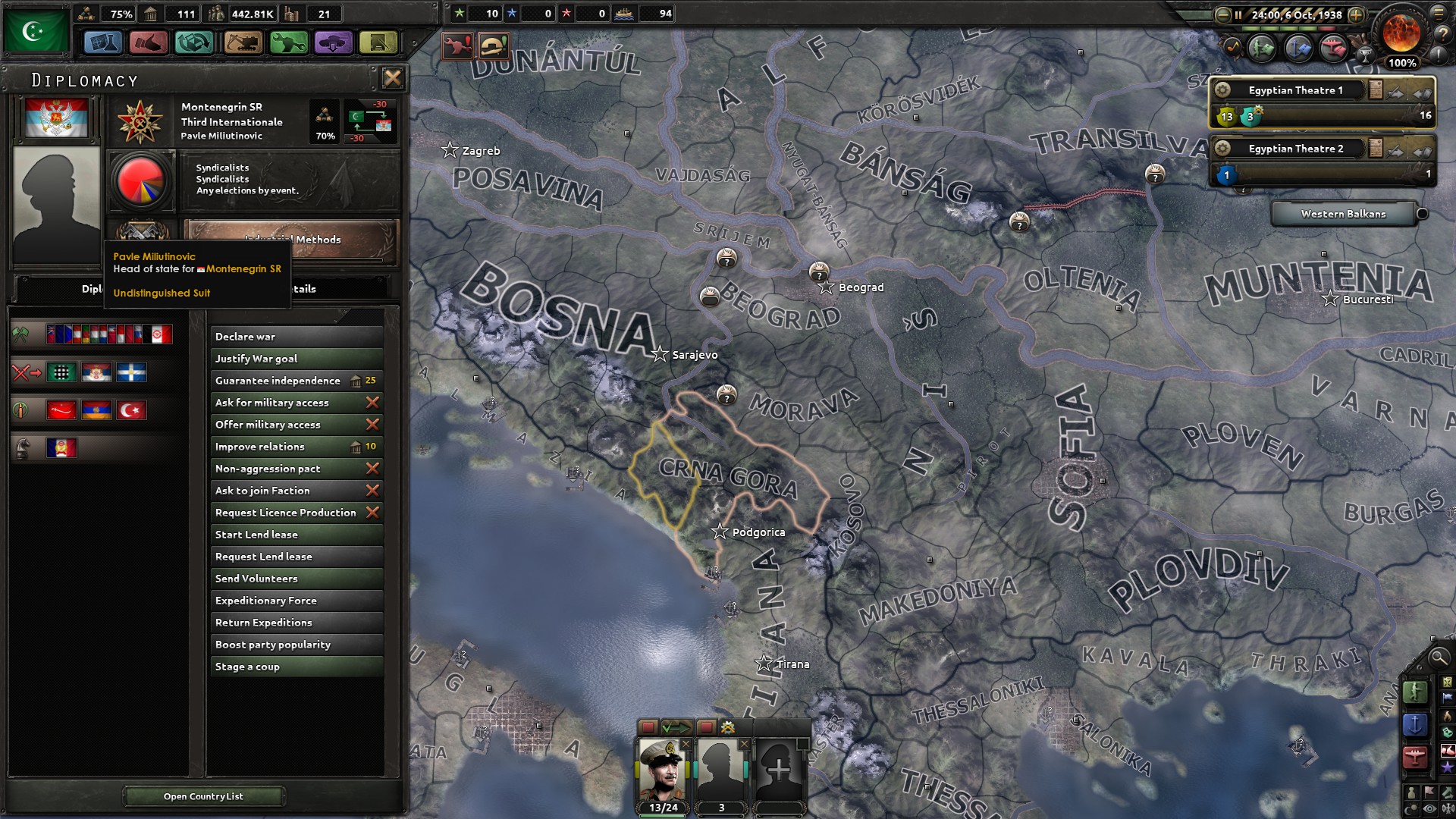The height and width of the screenshot is (819, 1456).
Task: Open the Production view
Action: (x=290, y=43)
